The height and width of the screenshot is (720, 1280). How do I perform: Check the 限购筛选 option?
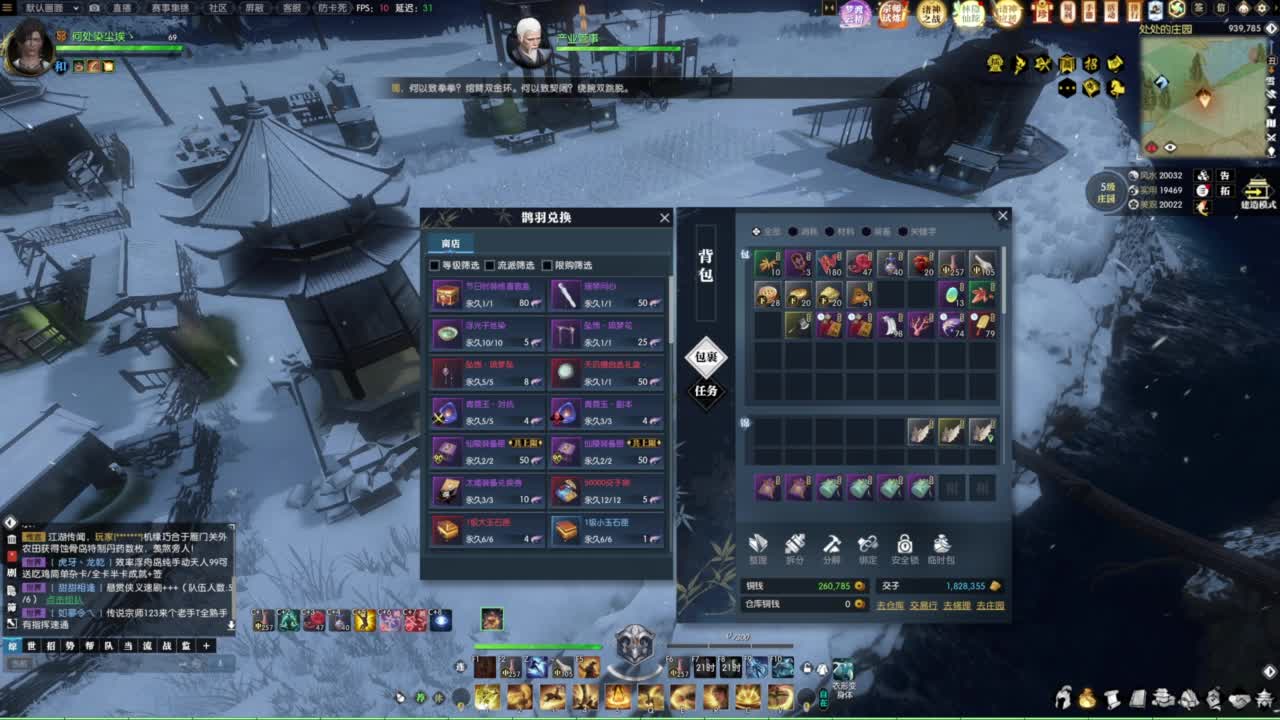547,265
